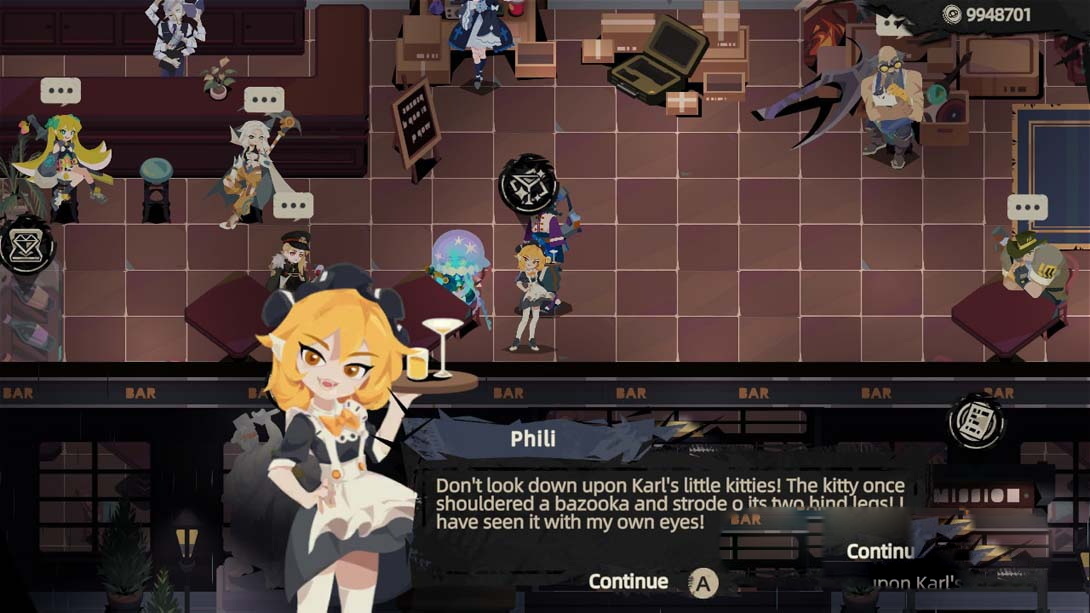Click the diamond emblem icon
Screen dimensions: 1090x613
coord(27,244)
